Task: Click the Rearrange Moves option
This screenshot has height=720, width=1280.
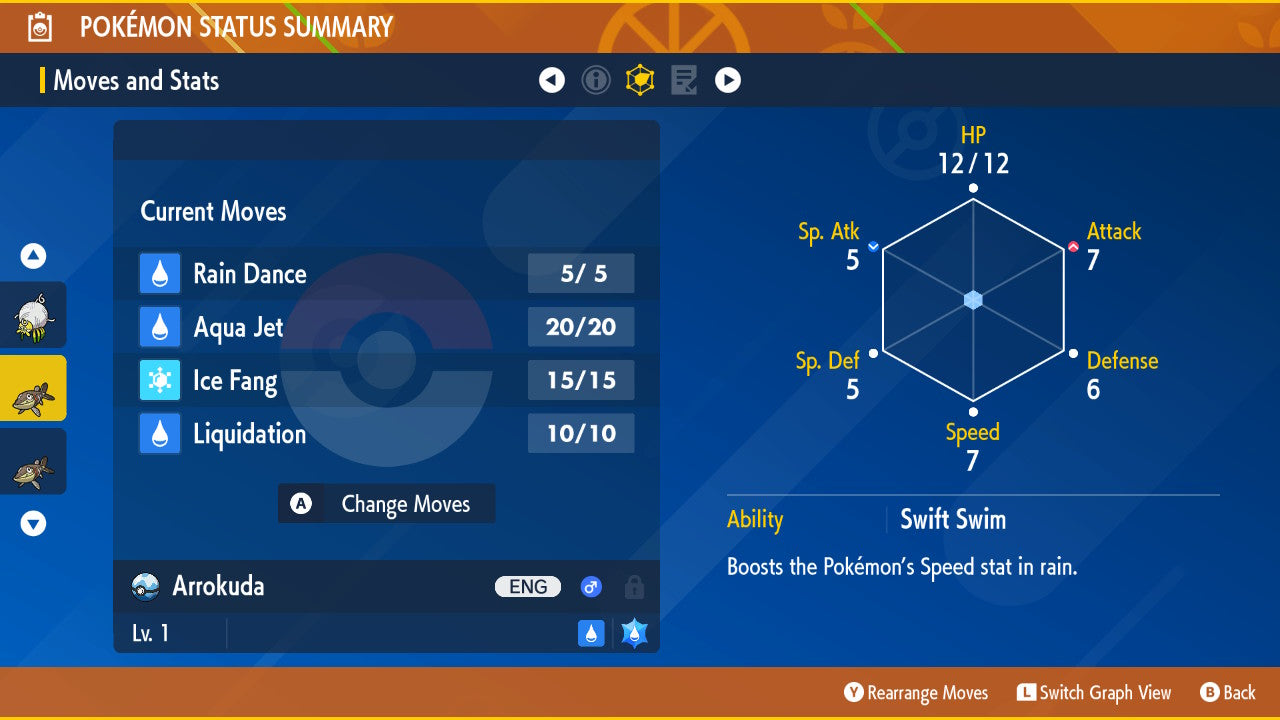Action: click(x=916, y=693)
